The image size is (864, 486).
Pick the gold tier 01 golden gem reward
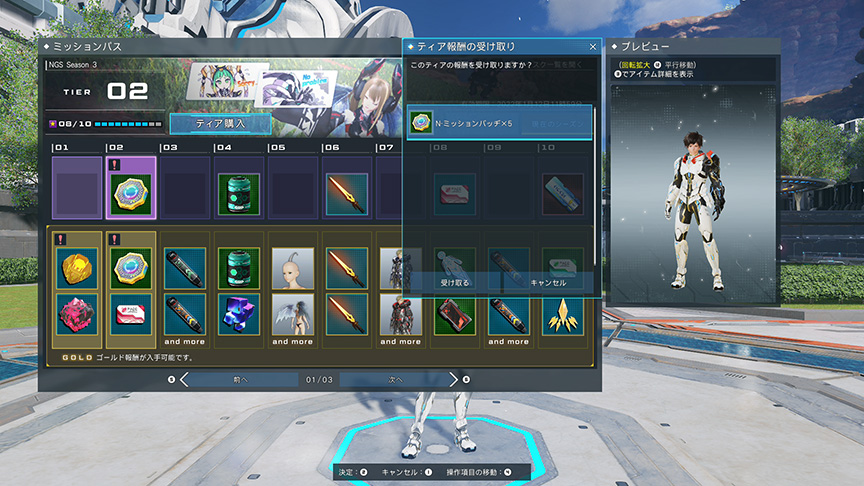coord(77,268)
